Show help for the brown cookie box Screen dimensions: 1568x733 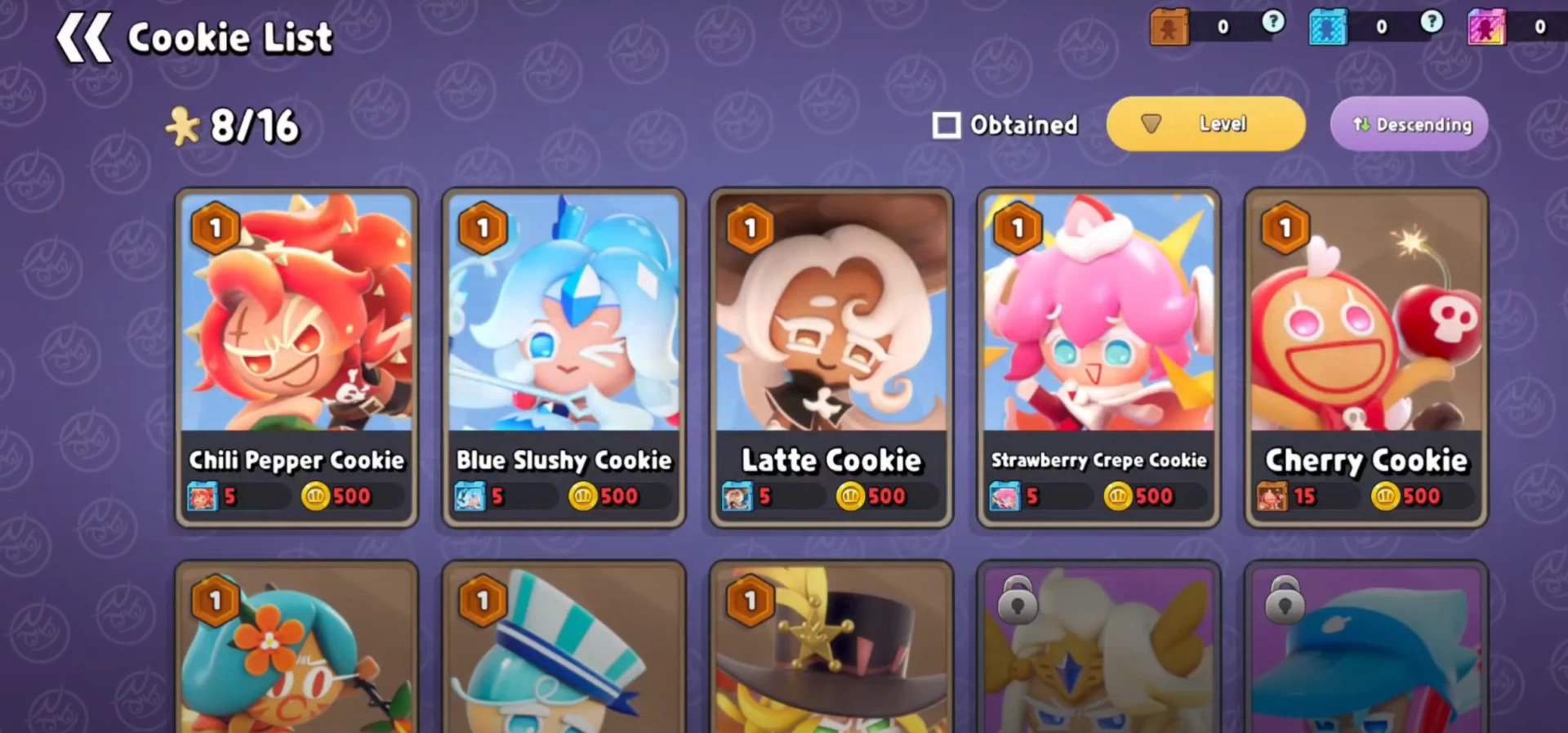[1272, 23]
